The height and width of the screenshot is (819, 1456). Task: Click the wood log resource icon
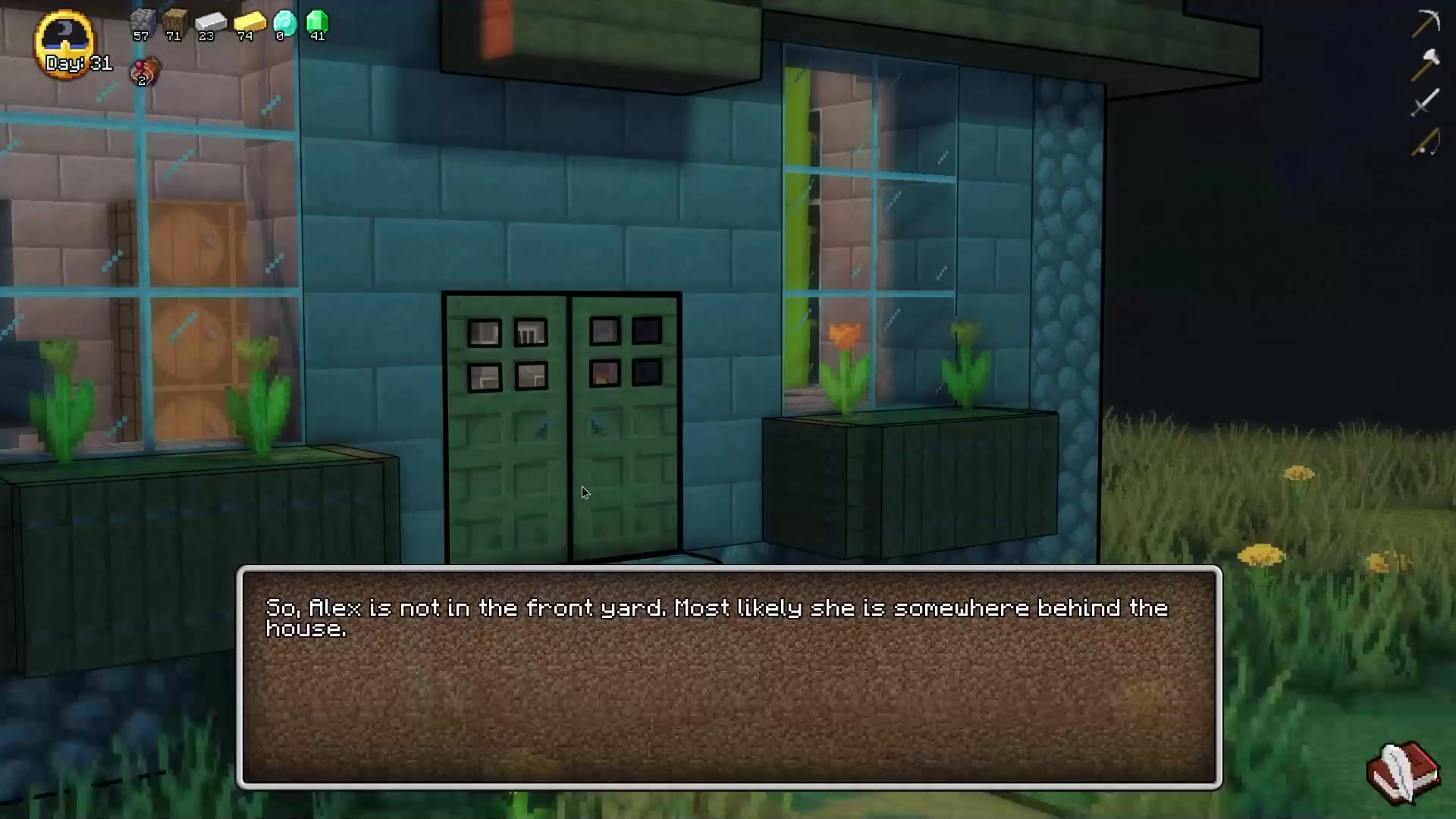point(174,22)
